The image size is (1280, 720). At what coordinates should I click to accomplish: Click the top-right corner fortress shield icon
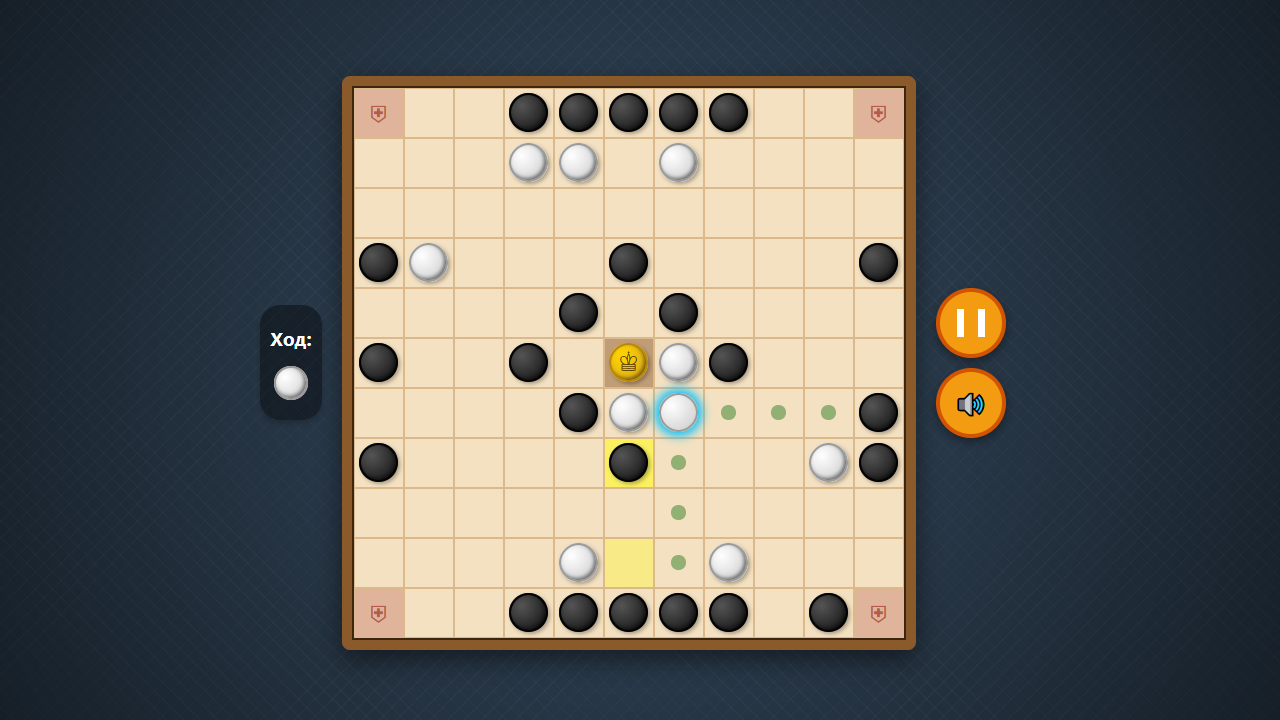[878, 113]
